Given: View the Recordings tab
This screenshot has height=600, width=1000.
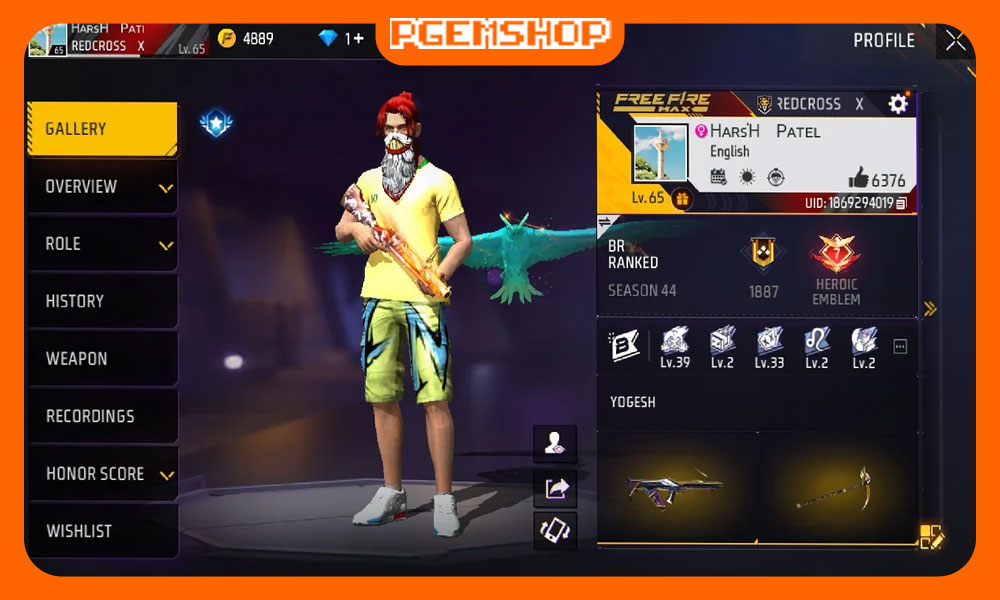Looking at the screenshot, I should pos(101,416).
